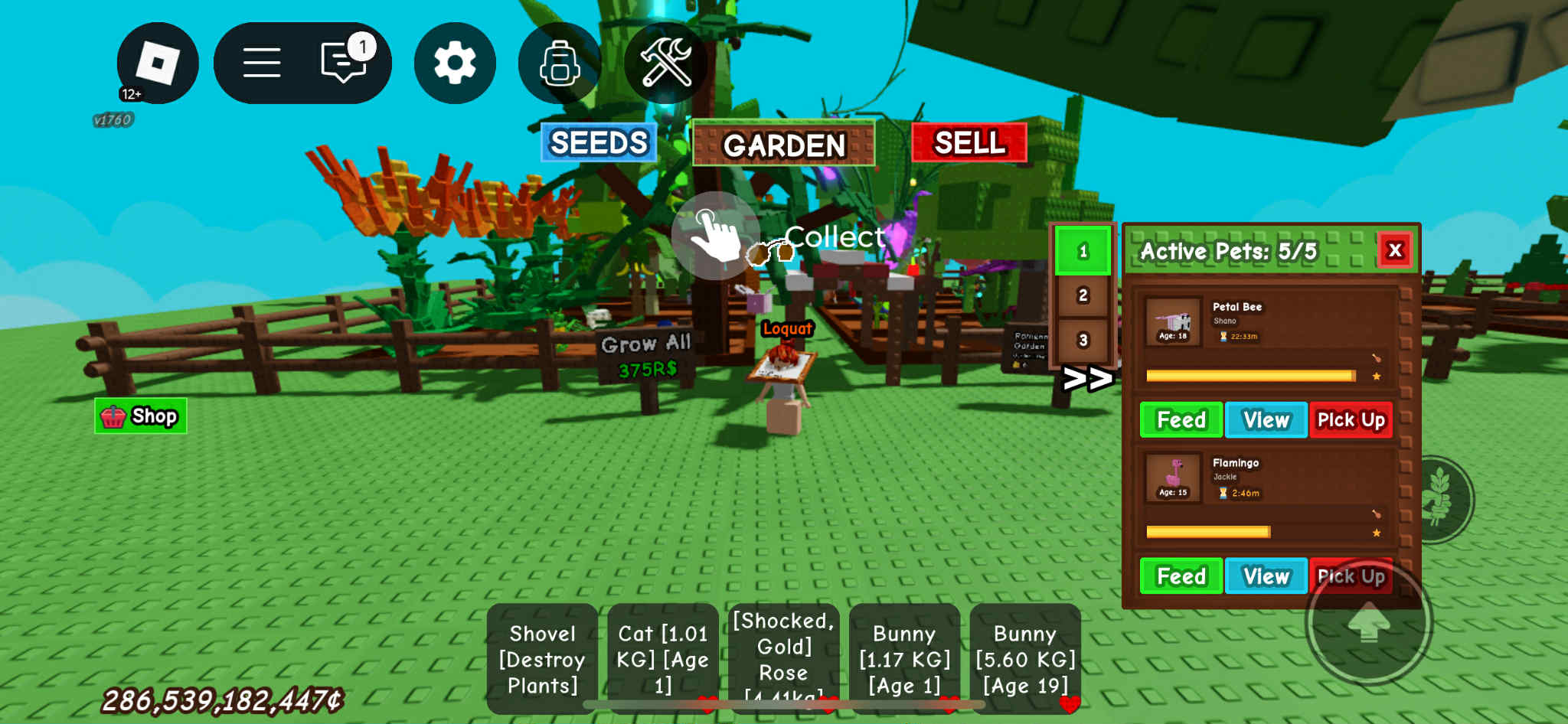Viewport: 1568px width, 724px height.
Task: Close the Active Pets panel
Action: [x=1395, y=249]
